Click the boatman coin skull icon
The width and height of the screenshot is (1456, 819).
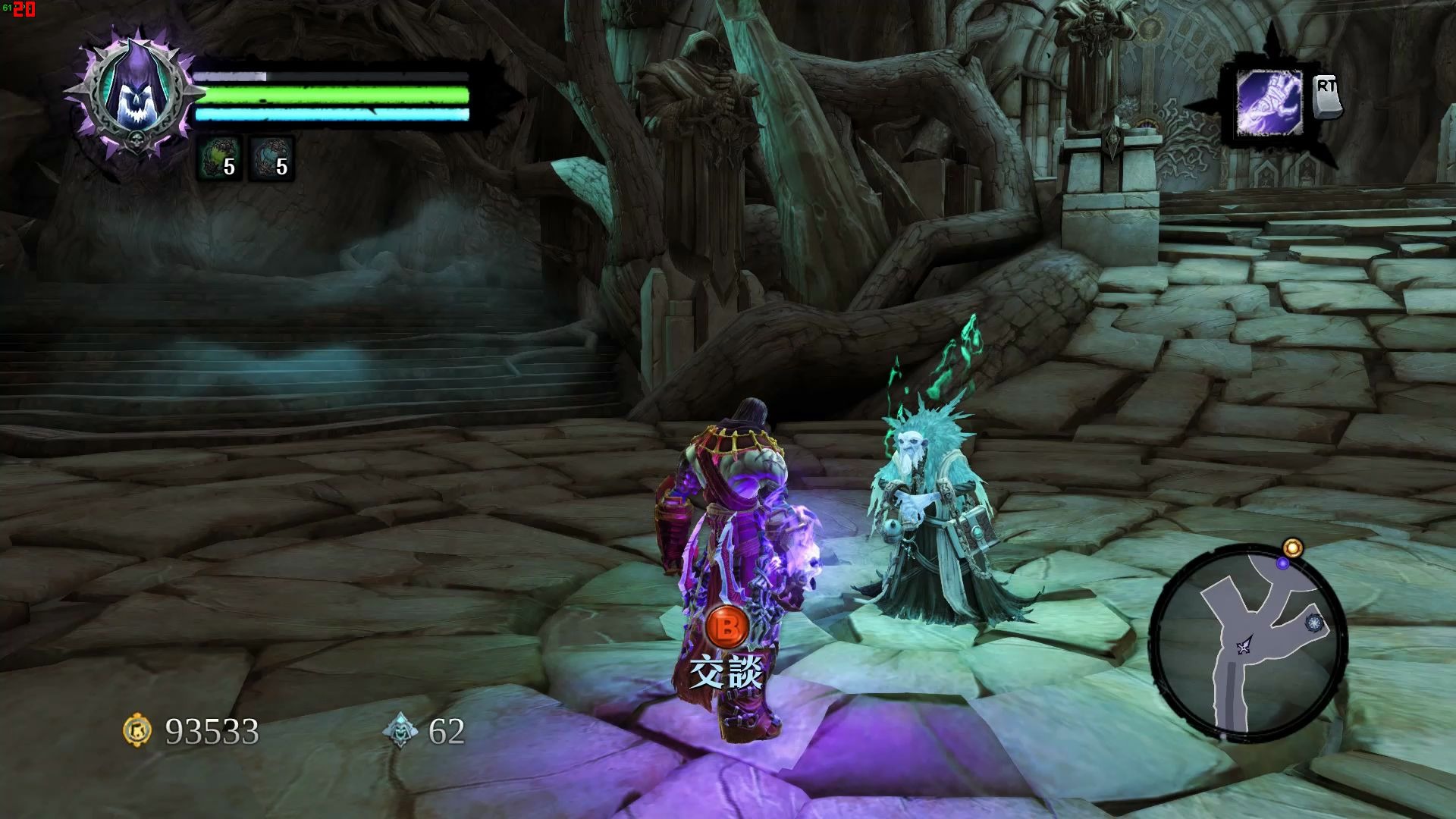click(x=400, y=730)
